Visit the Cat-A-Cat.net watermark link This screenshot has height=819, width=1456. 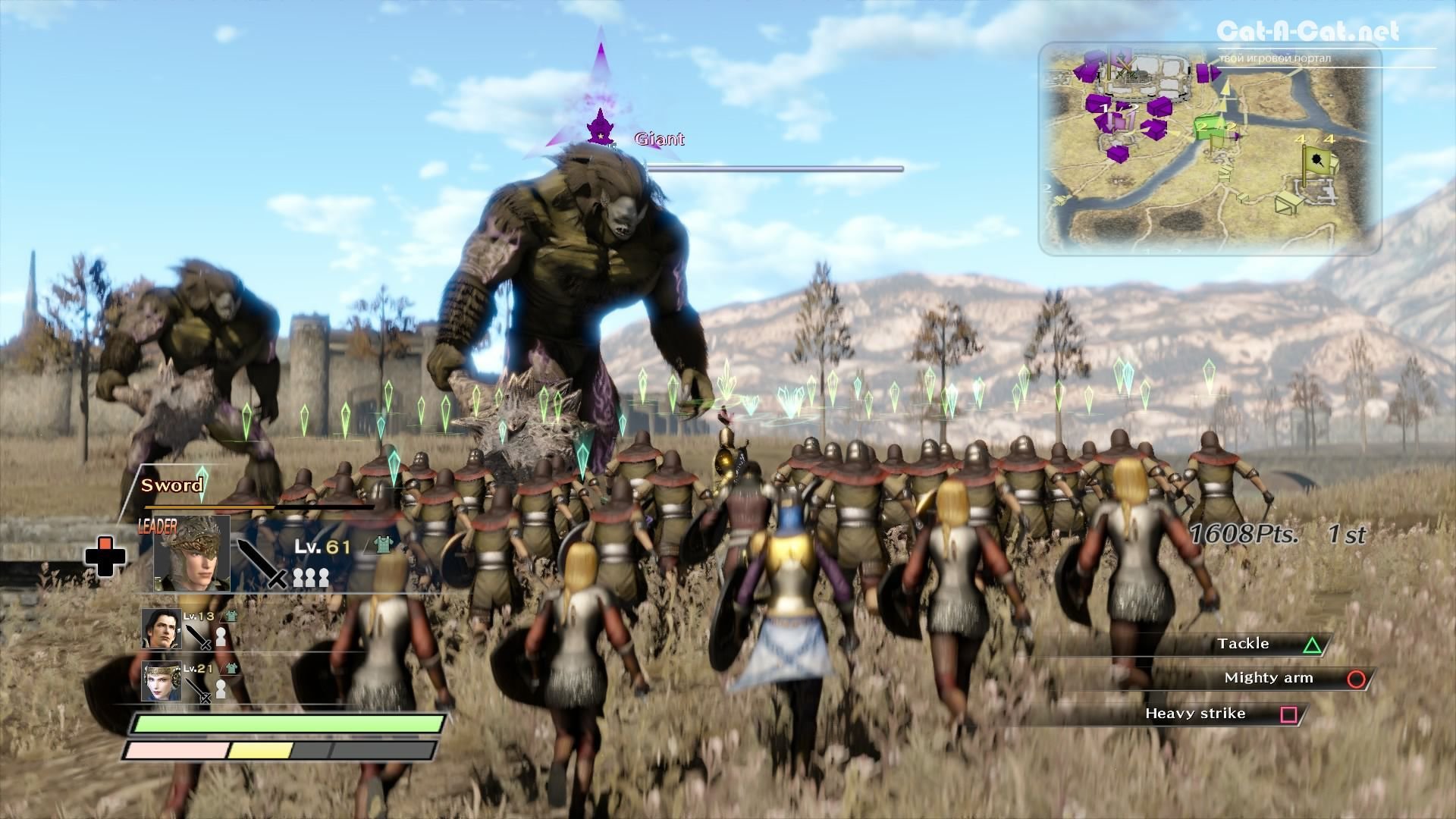(x=1307, y=32)
